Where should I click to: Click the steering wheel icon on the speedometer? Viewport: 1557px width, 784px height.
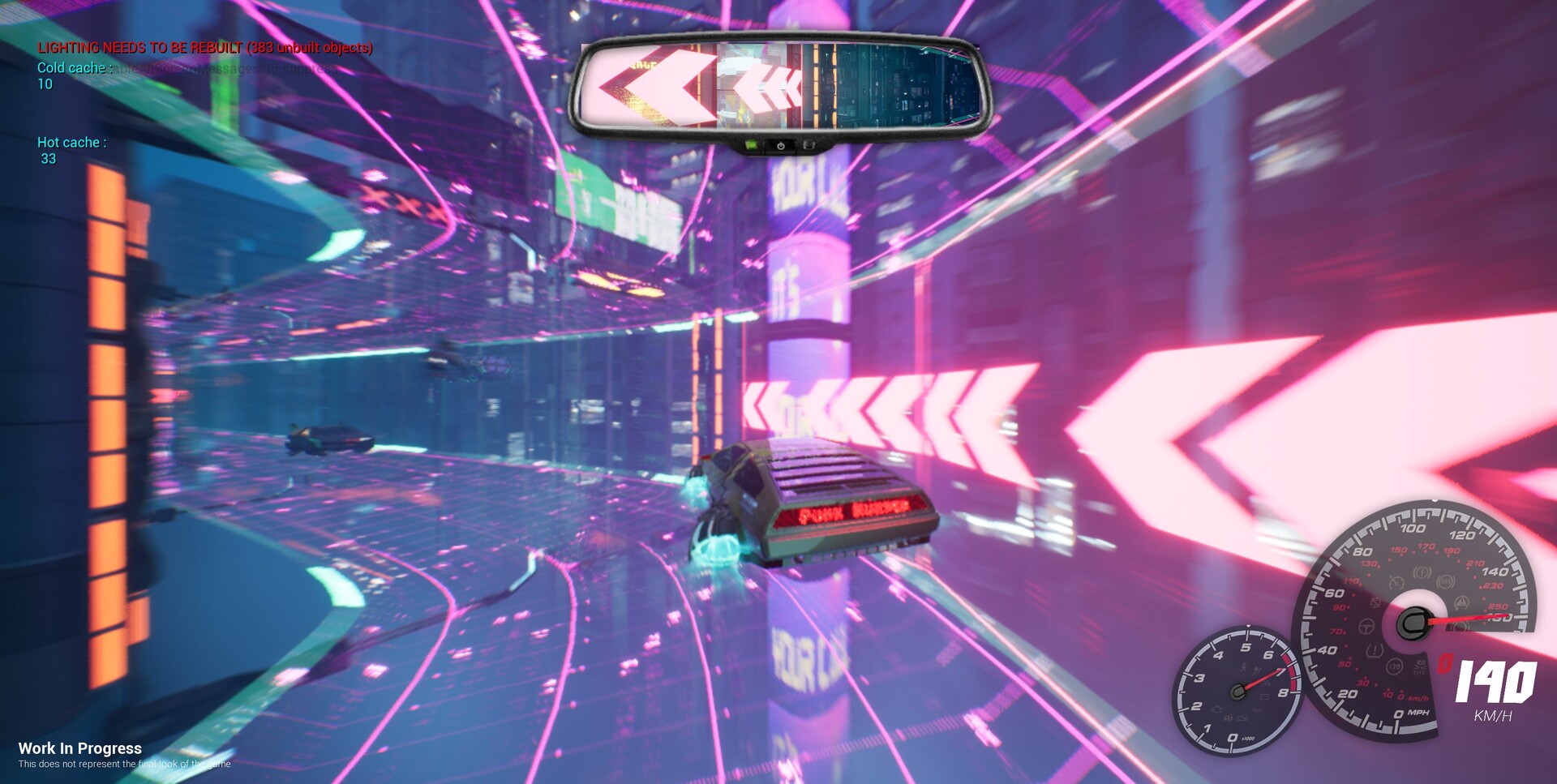point(1366,628)
